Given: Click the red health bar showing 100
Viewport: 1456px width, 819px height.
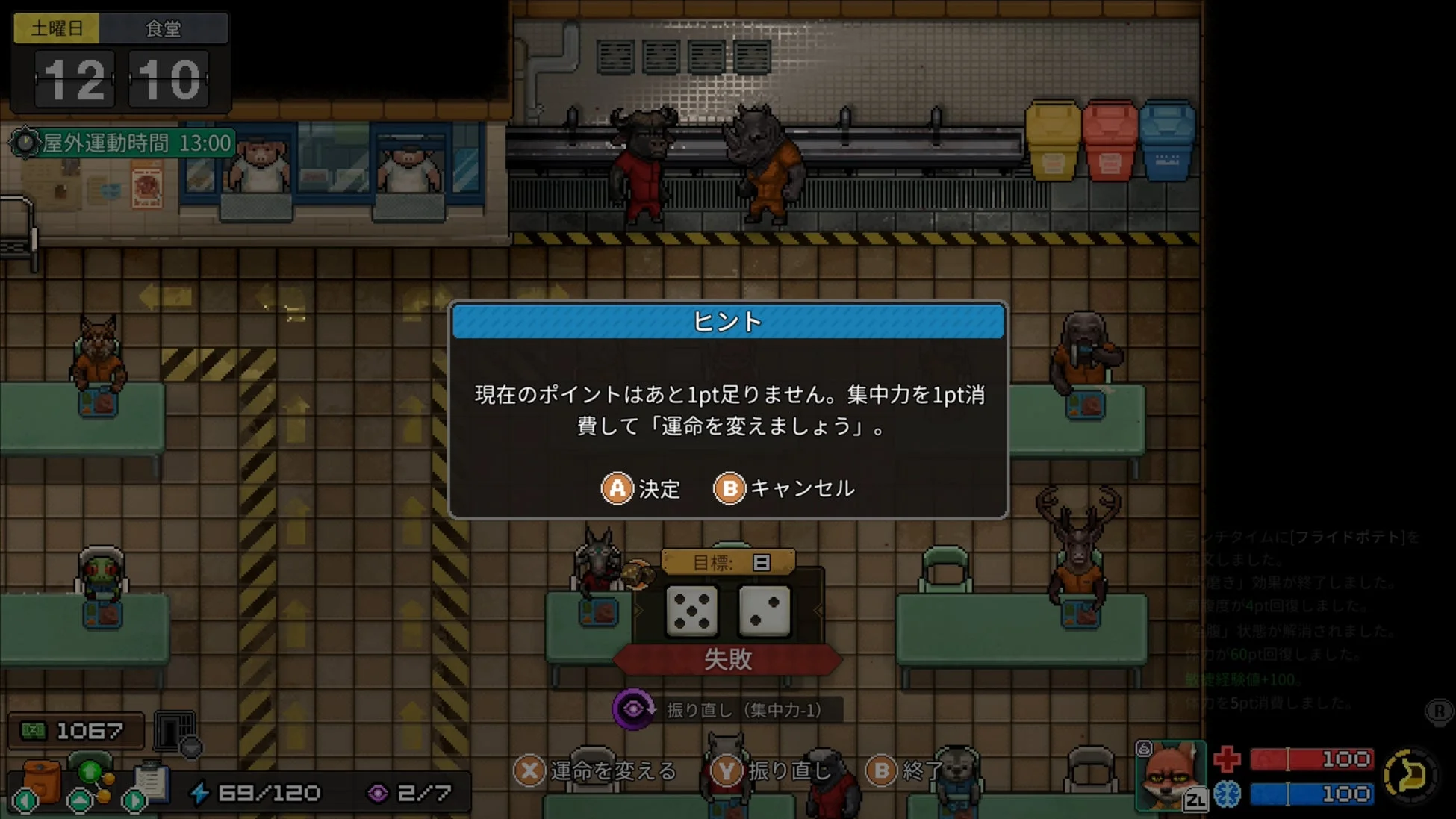Looking at the screenshot, I should [1311, 760].
